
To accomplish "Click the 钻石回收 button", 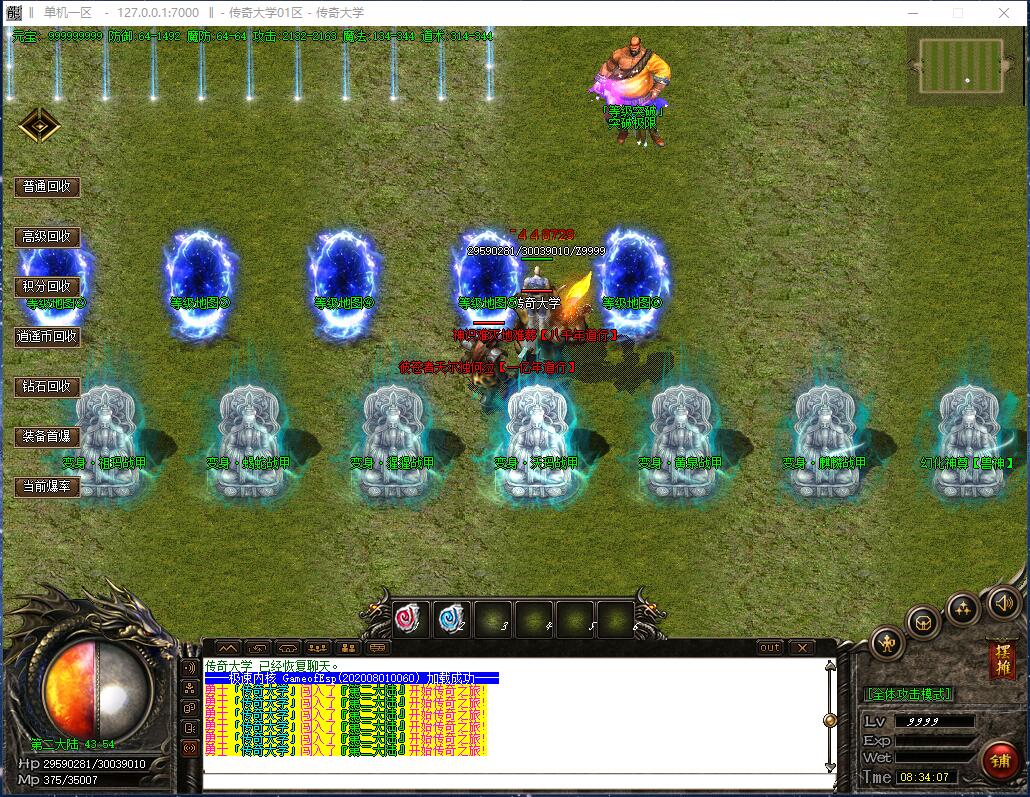I will pos(47,387).
